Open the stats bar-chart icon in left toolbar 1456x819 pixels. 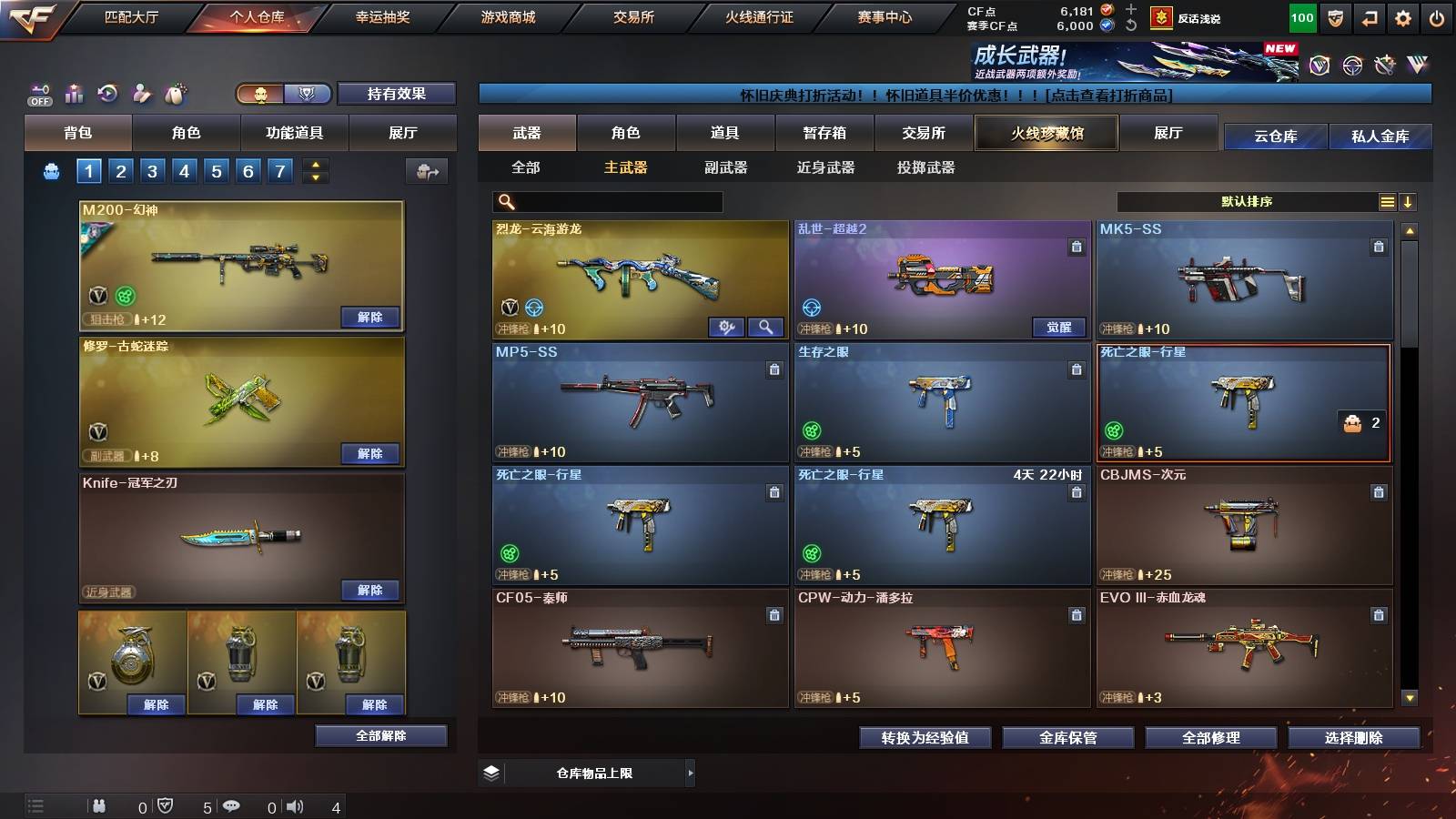click(74, 94)
